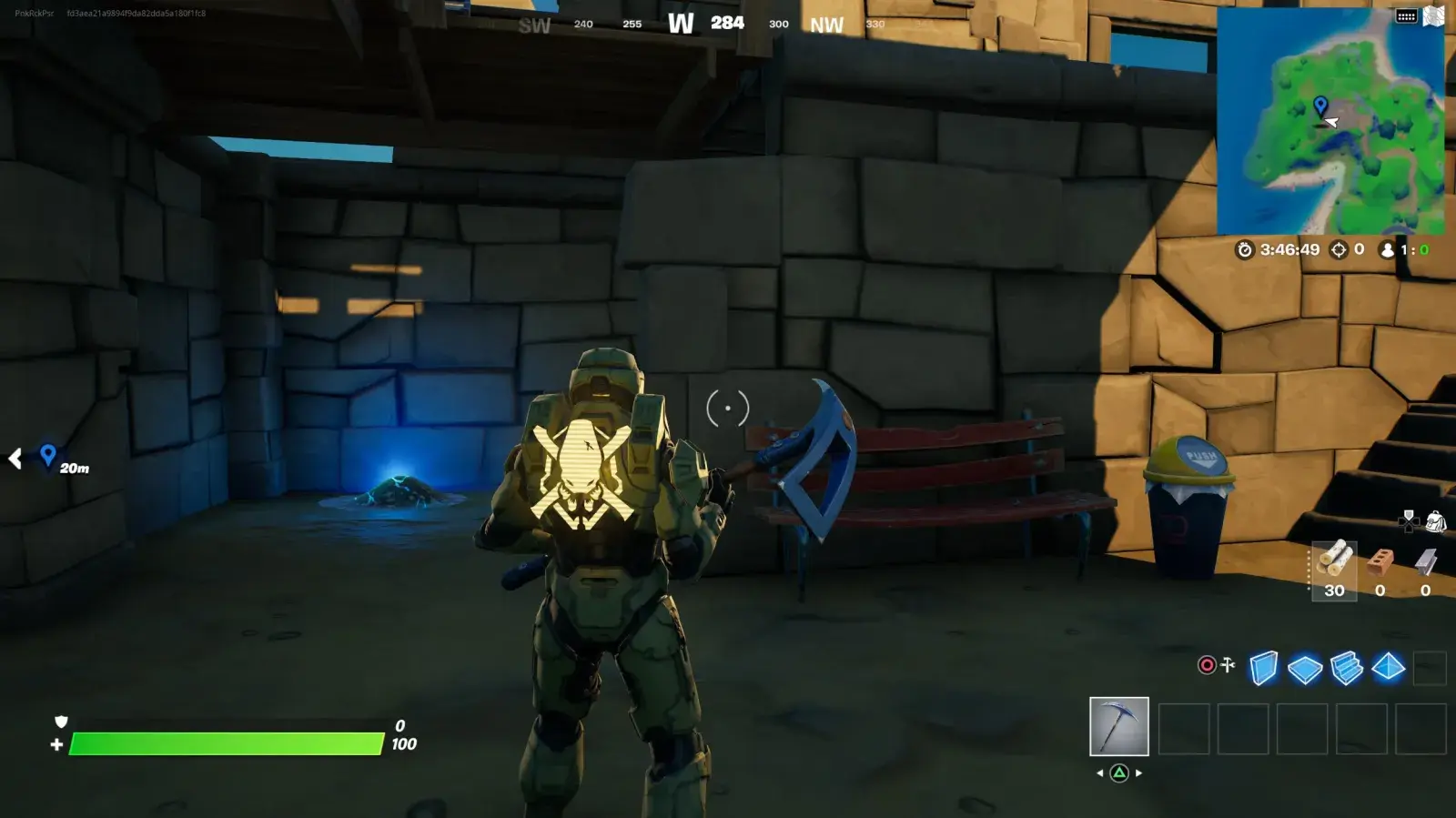Click the crafting hammer-pickaxe icon
1456x818 pixels.
coord(1228,665)
